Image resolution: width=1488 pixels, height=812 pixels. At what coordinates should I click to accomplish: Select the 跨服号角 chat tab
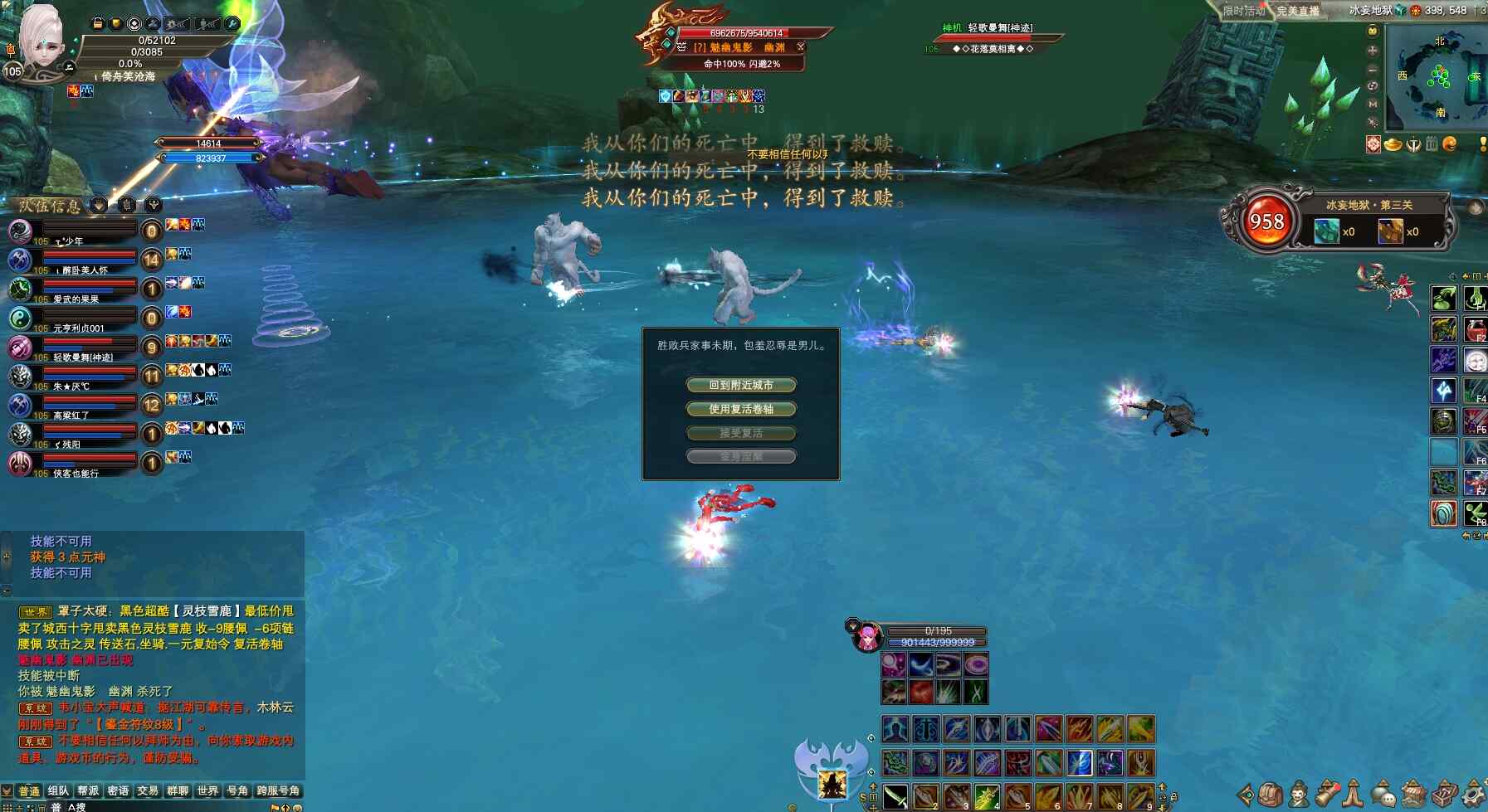coord(278,791)
